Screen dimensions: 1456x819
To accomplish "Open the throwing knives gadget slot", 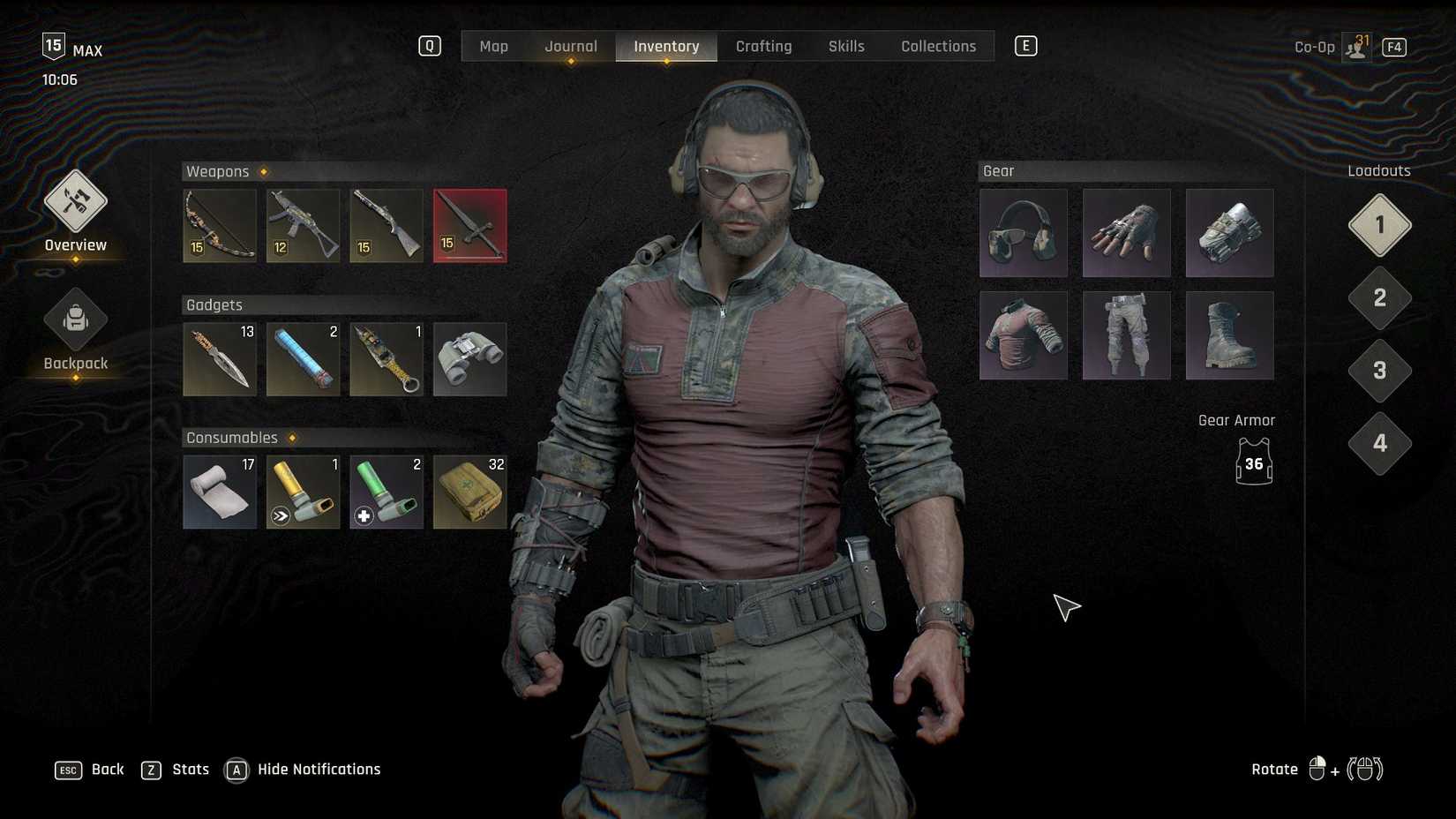I will [219, 359].
